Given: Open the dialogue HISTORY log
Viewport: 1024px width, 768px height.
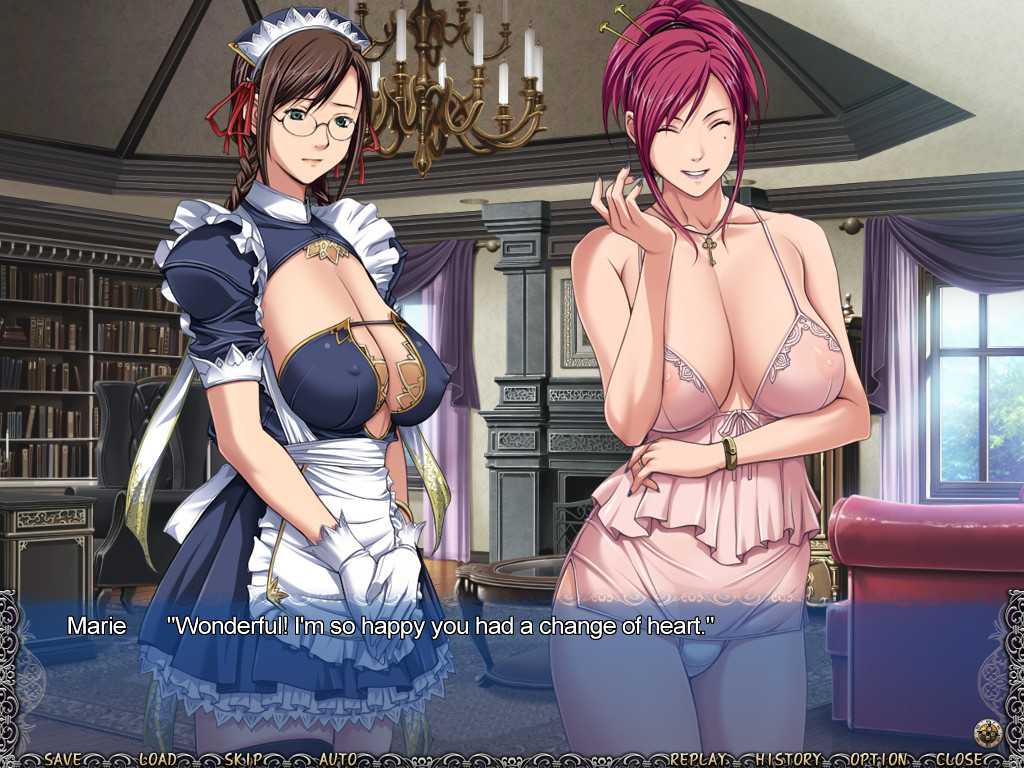Looking at the screenshot, I should click(x=789, y=759).
